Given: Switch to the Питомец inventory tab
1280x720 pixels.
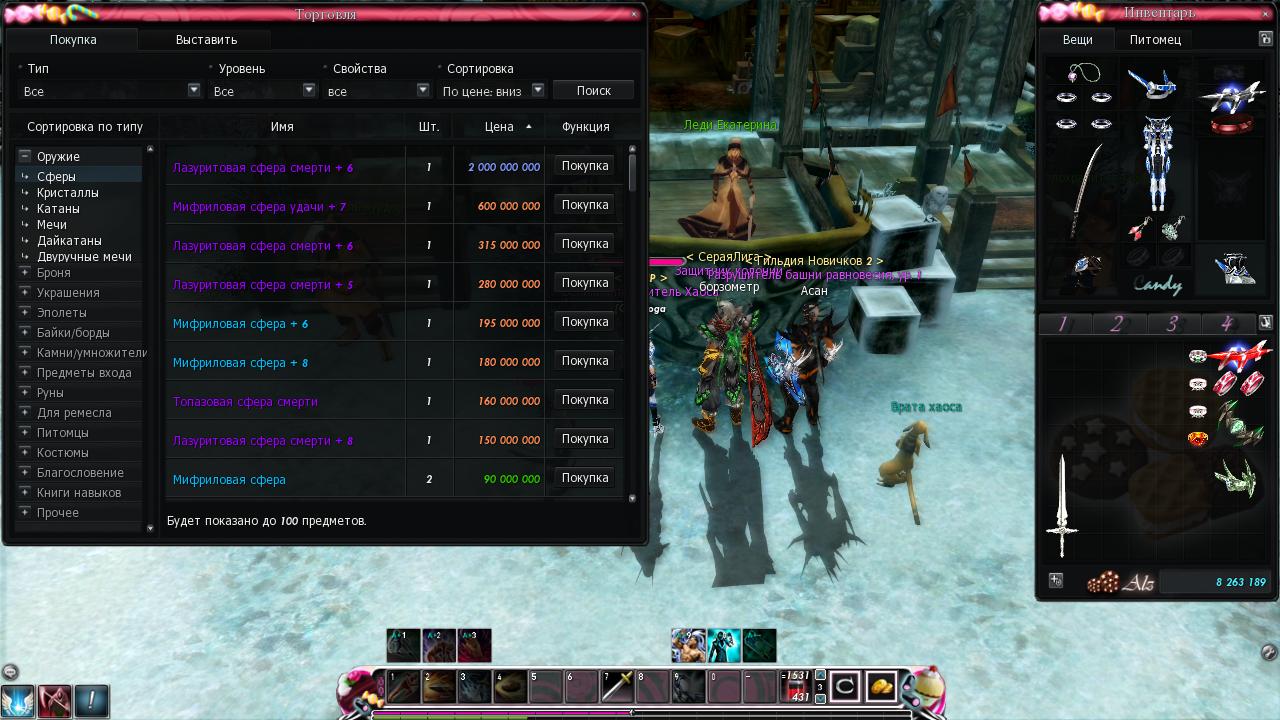Looking at the screenshot, I should point(1155,40).
